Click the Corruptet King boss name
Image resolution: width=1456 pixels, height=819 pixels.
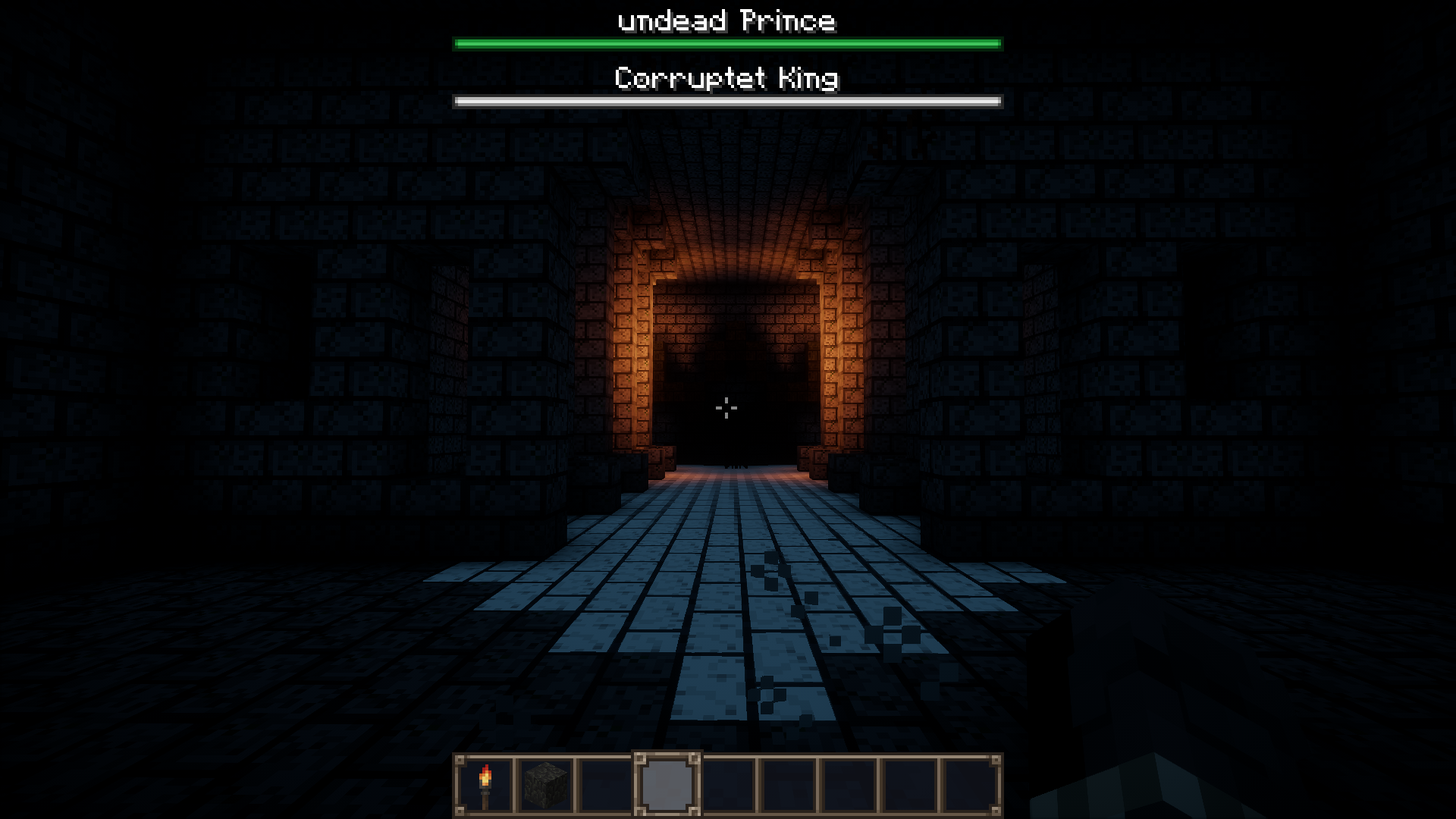pos(726,78)
